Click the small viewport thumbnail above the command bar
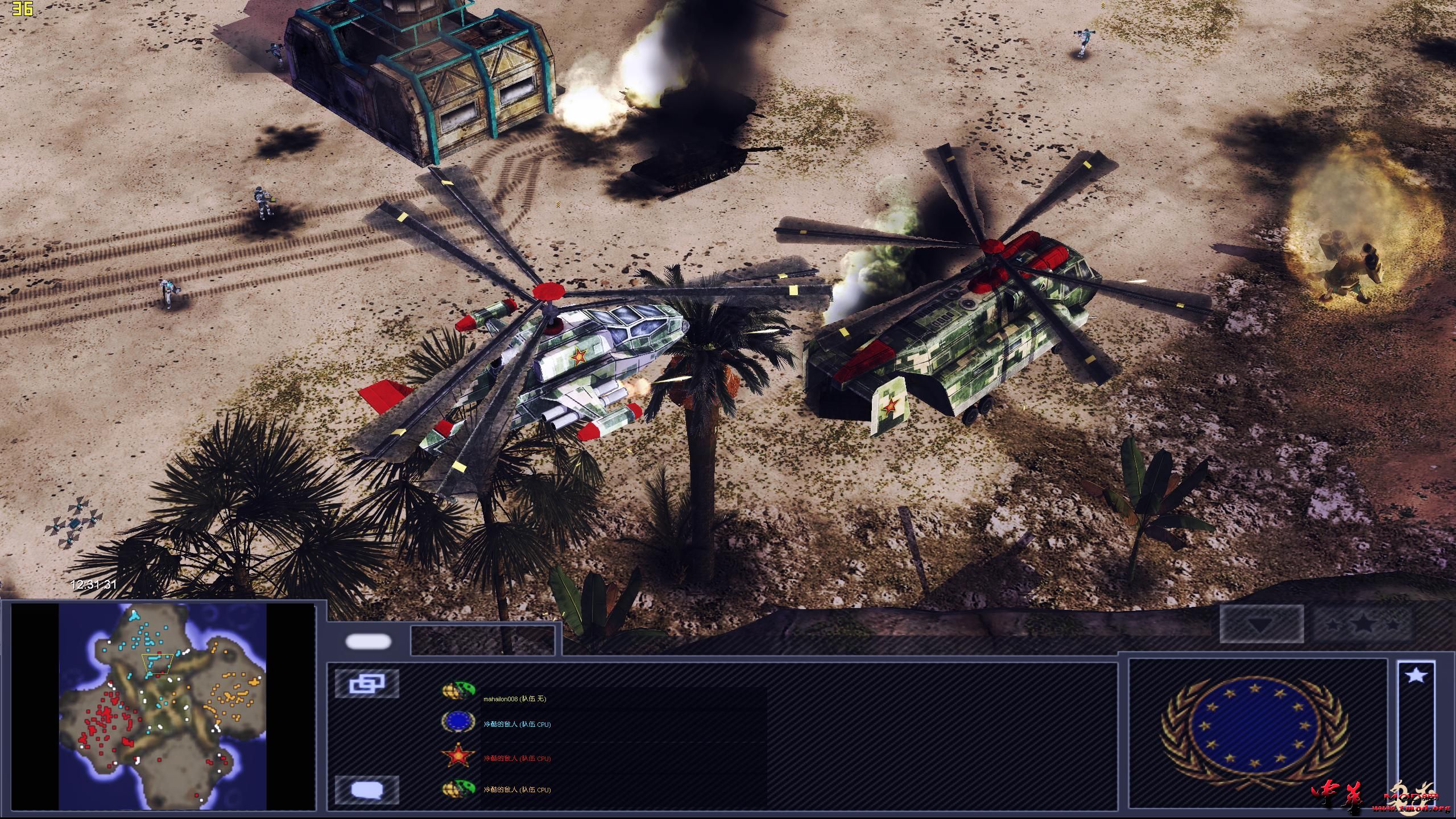Viewport: 1456px width, 819px height. [x=482, y=640]
